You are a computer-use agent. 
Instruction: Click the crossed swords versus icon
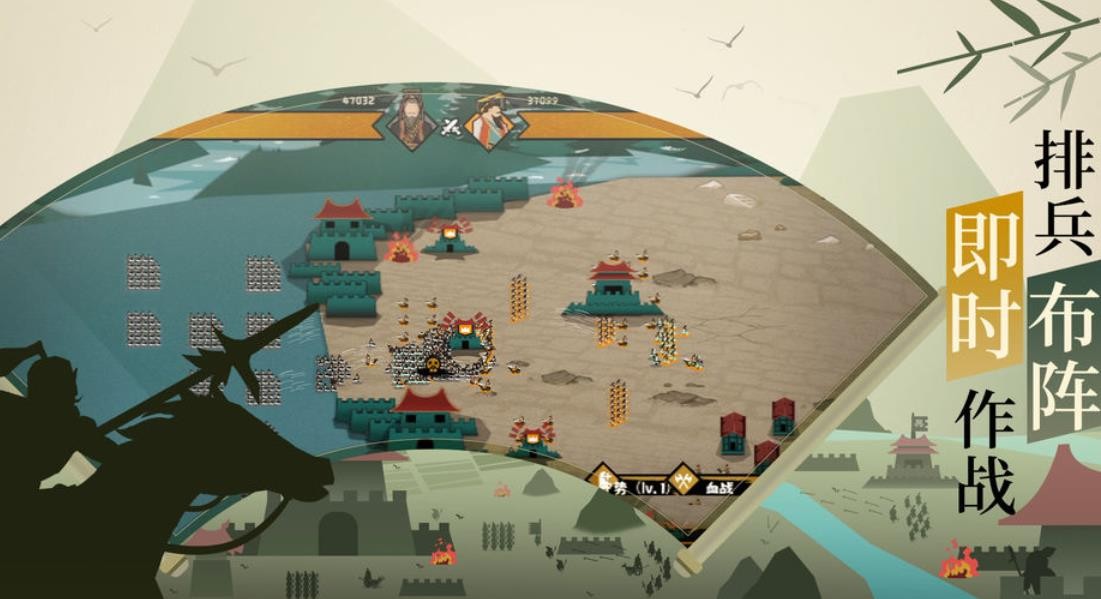coord(451,126)
